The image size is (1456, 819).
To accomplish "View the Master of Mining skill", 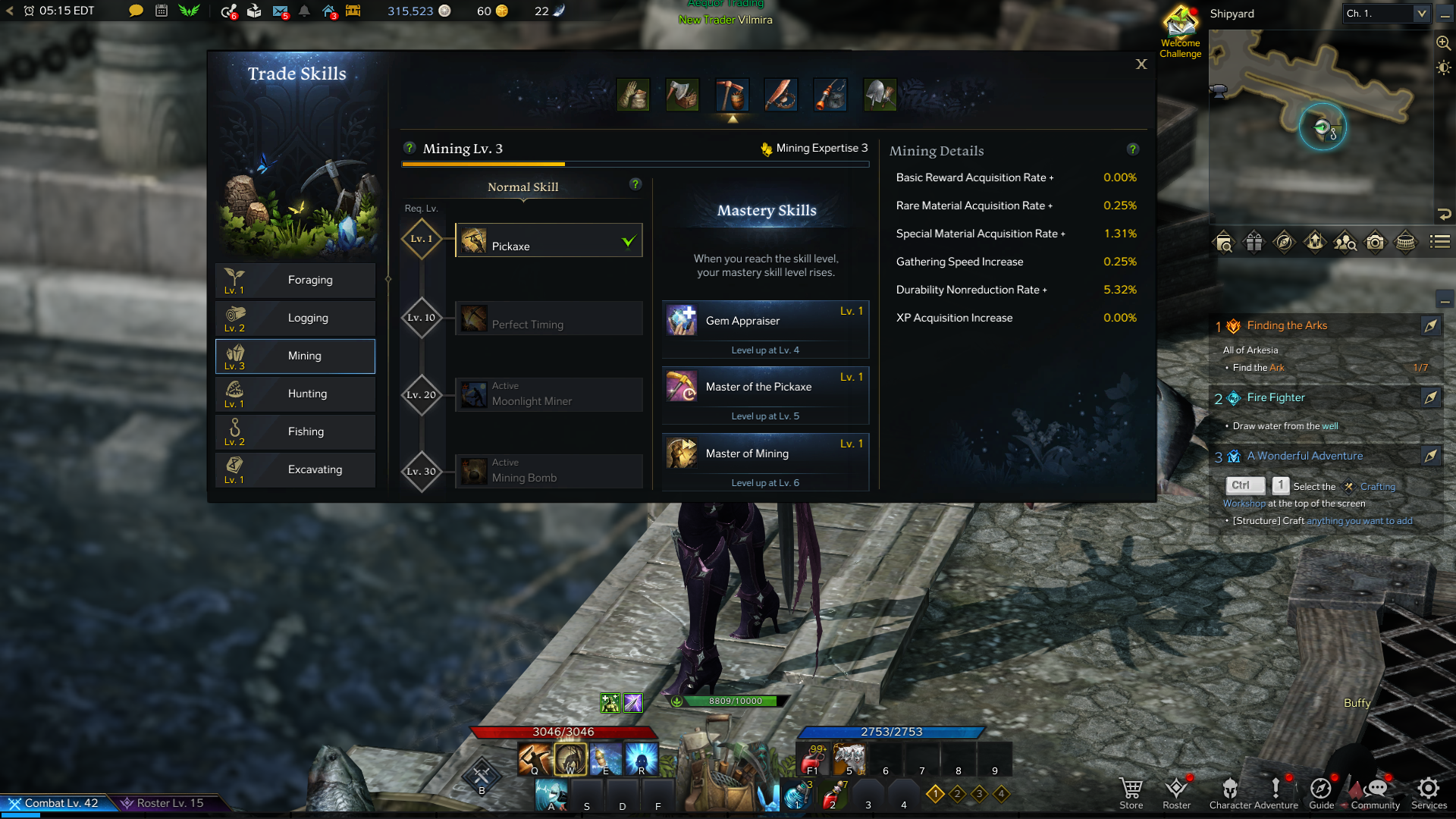I will click(764, 453).
